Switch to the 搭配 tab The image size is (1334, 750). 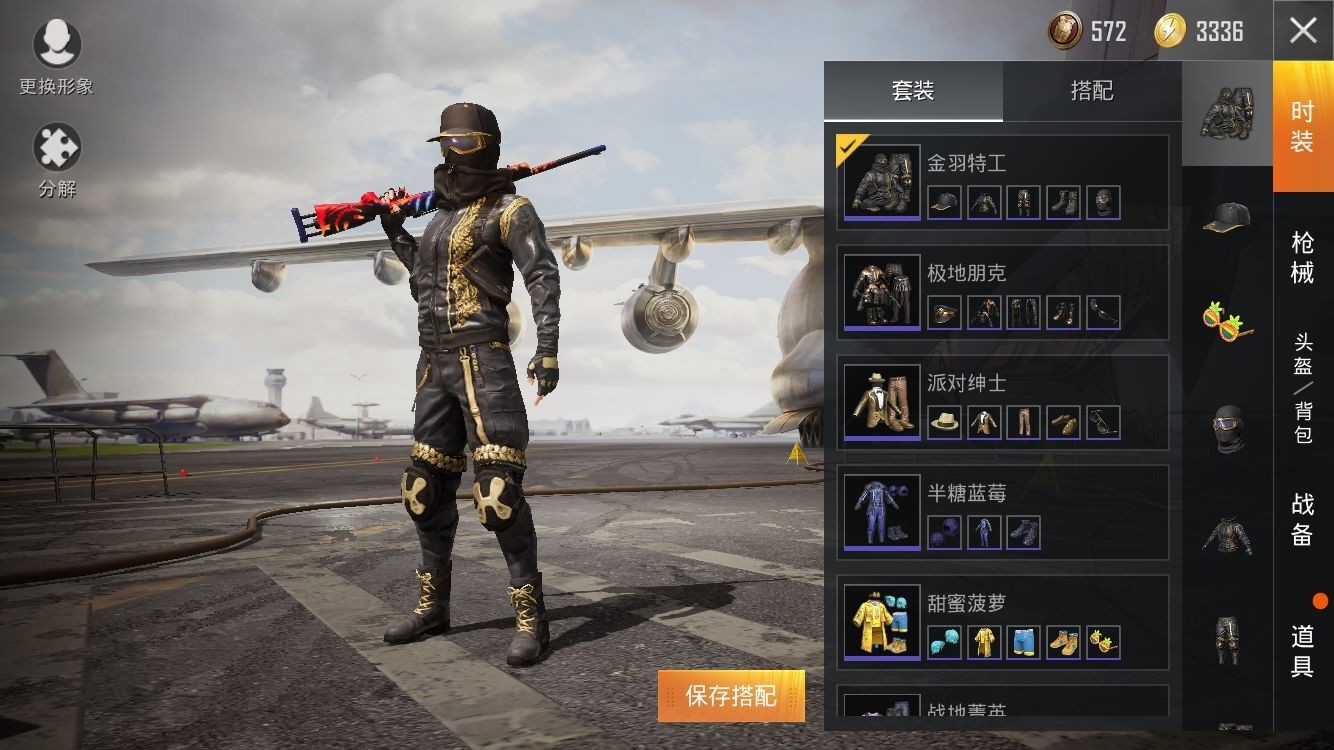1093,91
